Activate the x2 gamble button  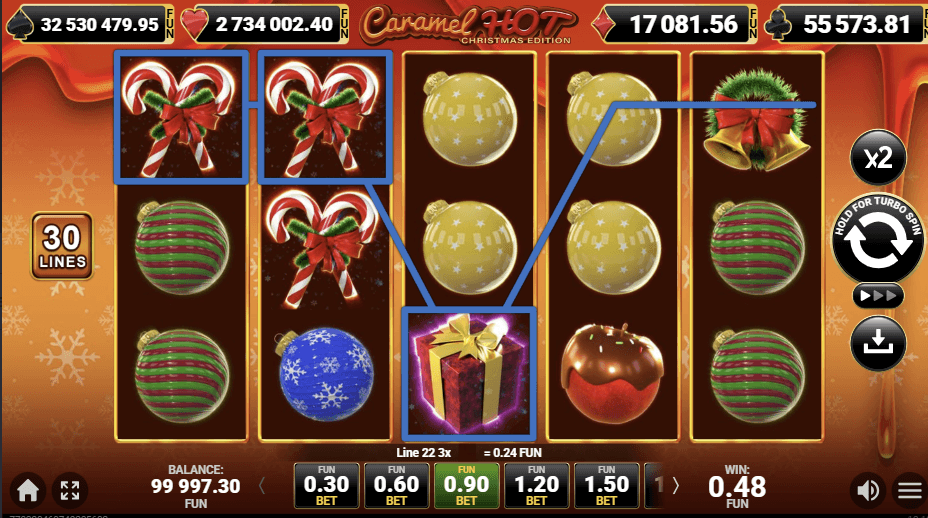pyautogui.click(x=878, y=157)
